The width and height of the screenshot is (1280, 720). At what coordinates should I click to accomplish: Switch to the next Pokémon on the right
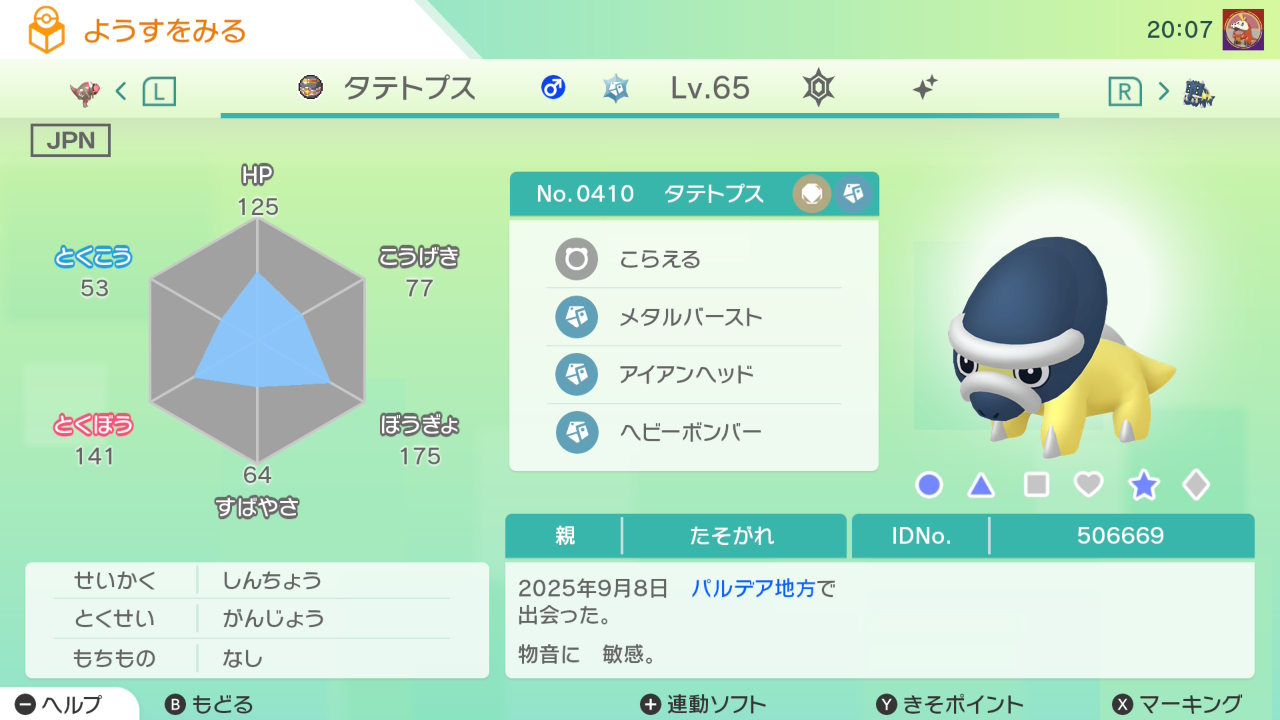pos(1162,92)
